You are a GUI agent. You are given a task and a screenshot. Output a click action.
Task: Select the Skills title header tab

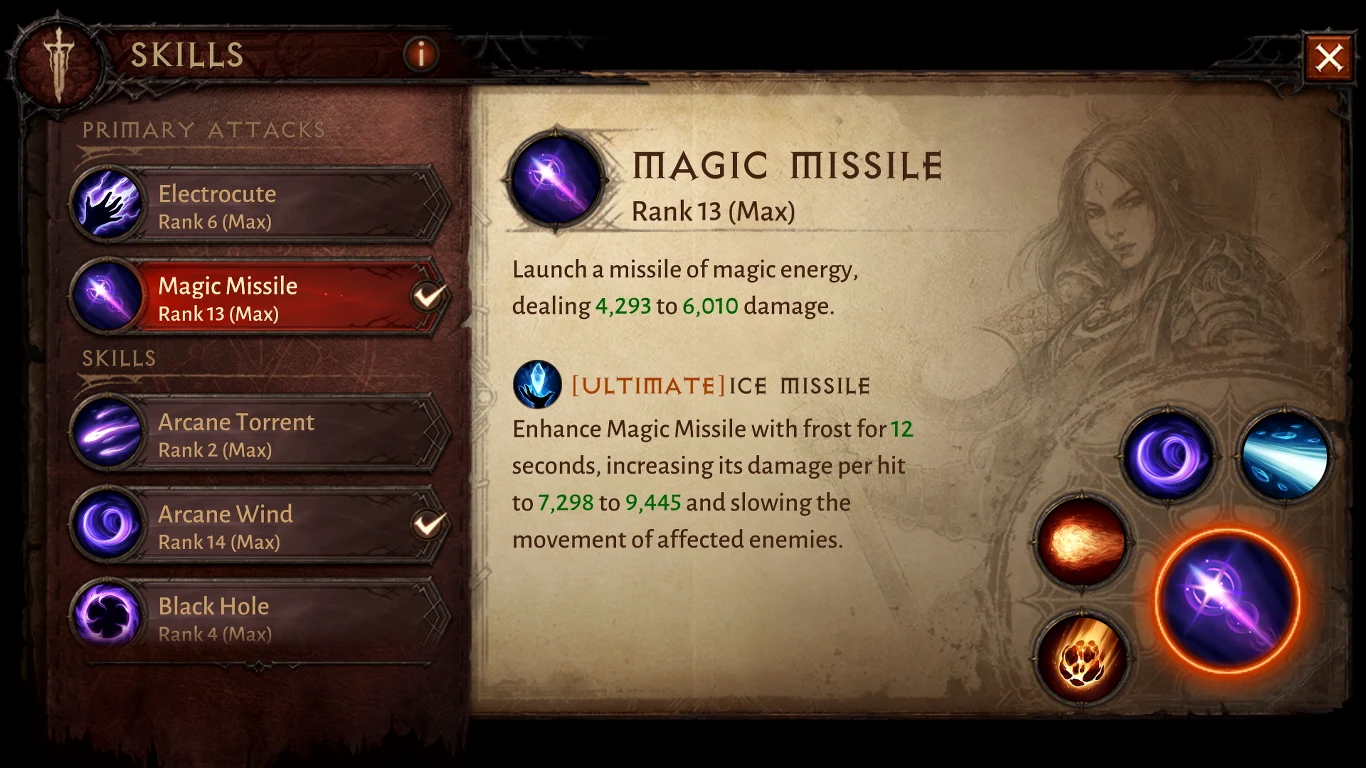tap(187, 56)
